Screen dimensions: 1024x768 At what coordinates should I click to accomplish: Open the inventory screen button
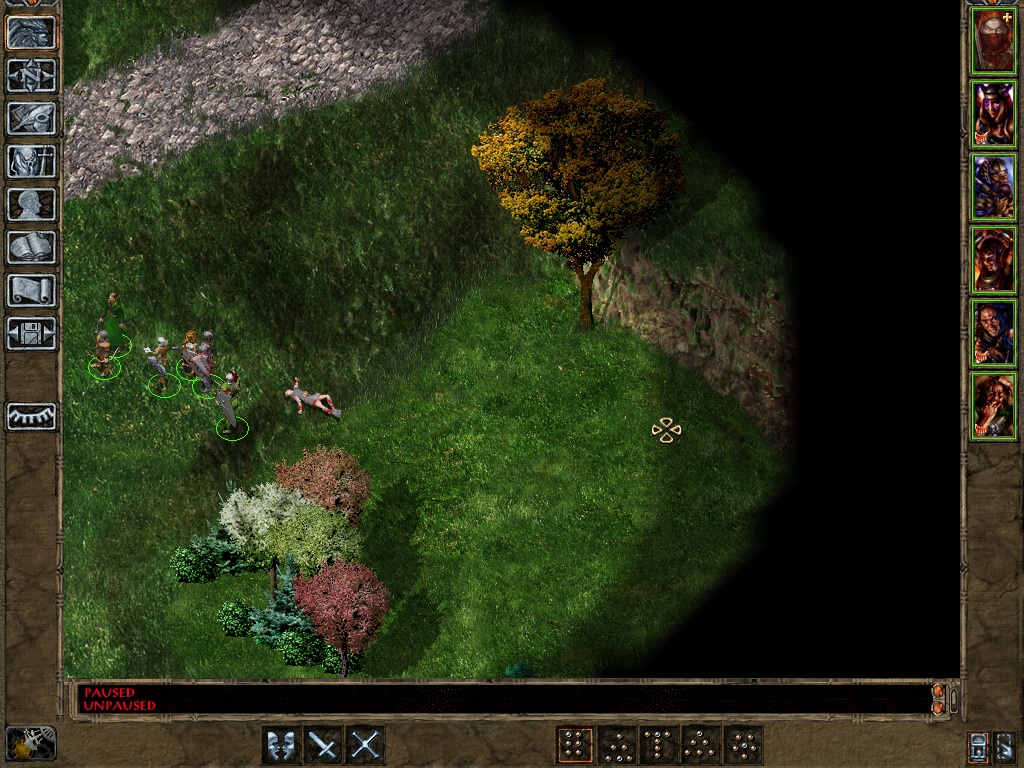pyautogui.click(x=32, y=161)
